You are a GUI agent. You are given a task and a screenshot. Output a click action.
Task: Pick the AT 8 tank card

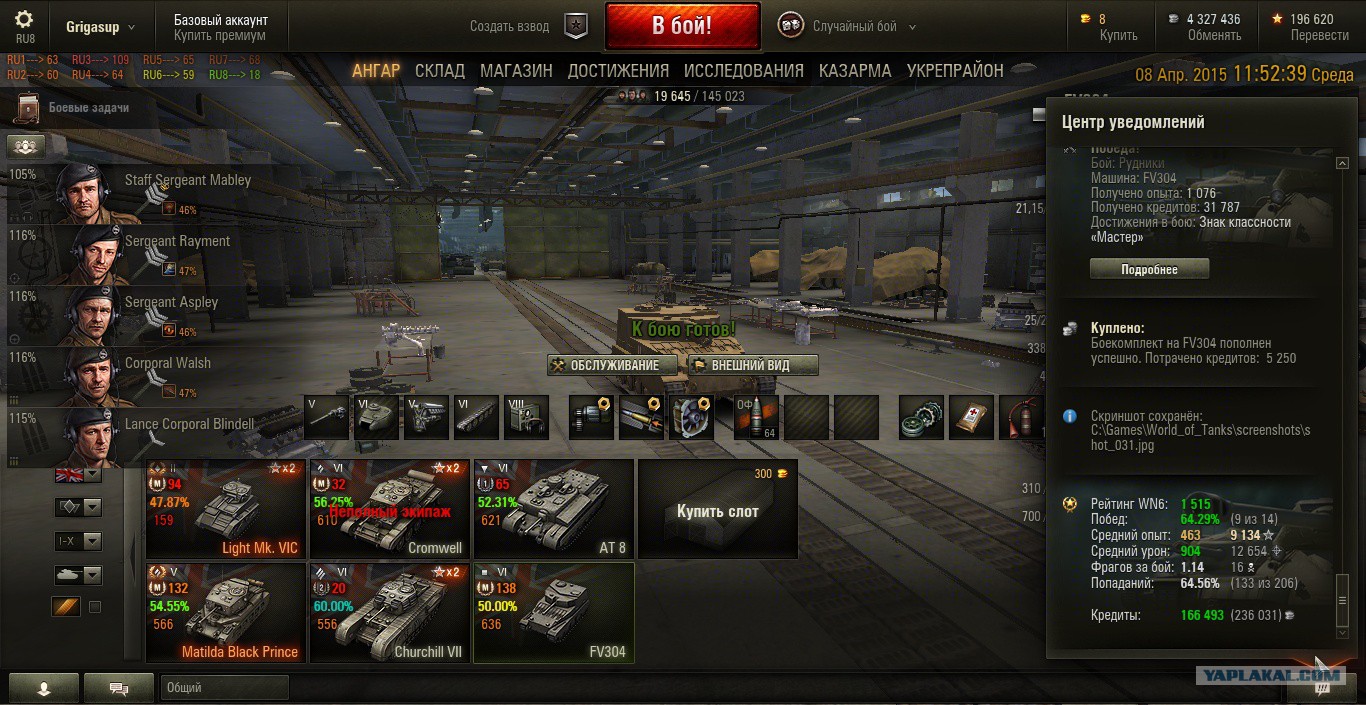tap(553, 508)
